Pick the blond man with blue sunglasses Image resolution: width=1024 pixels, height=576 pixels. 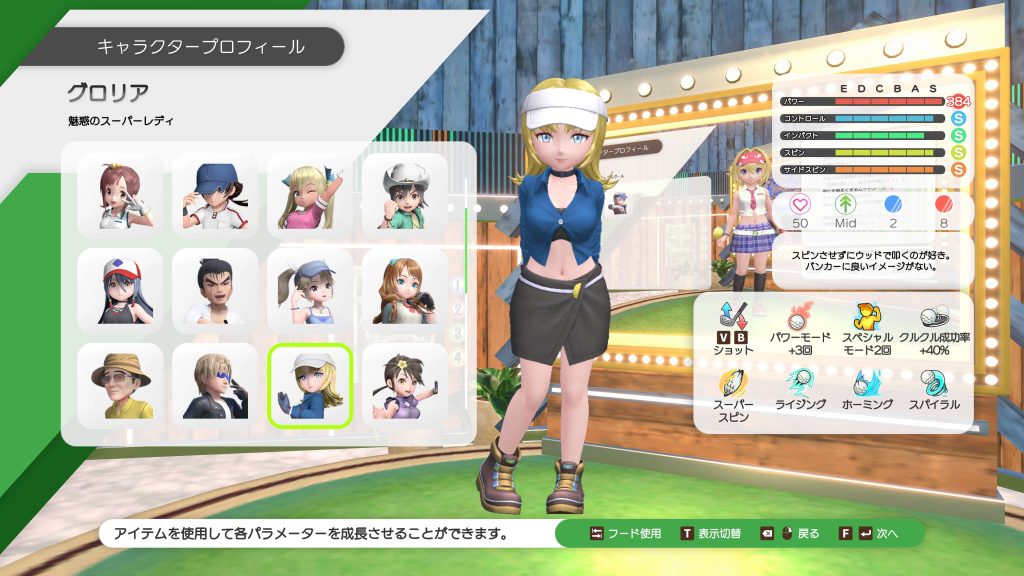point(214,385)
